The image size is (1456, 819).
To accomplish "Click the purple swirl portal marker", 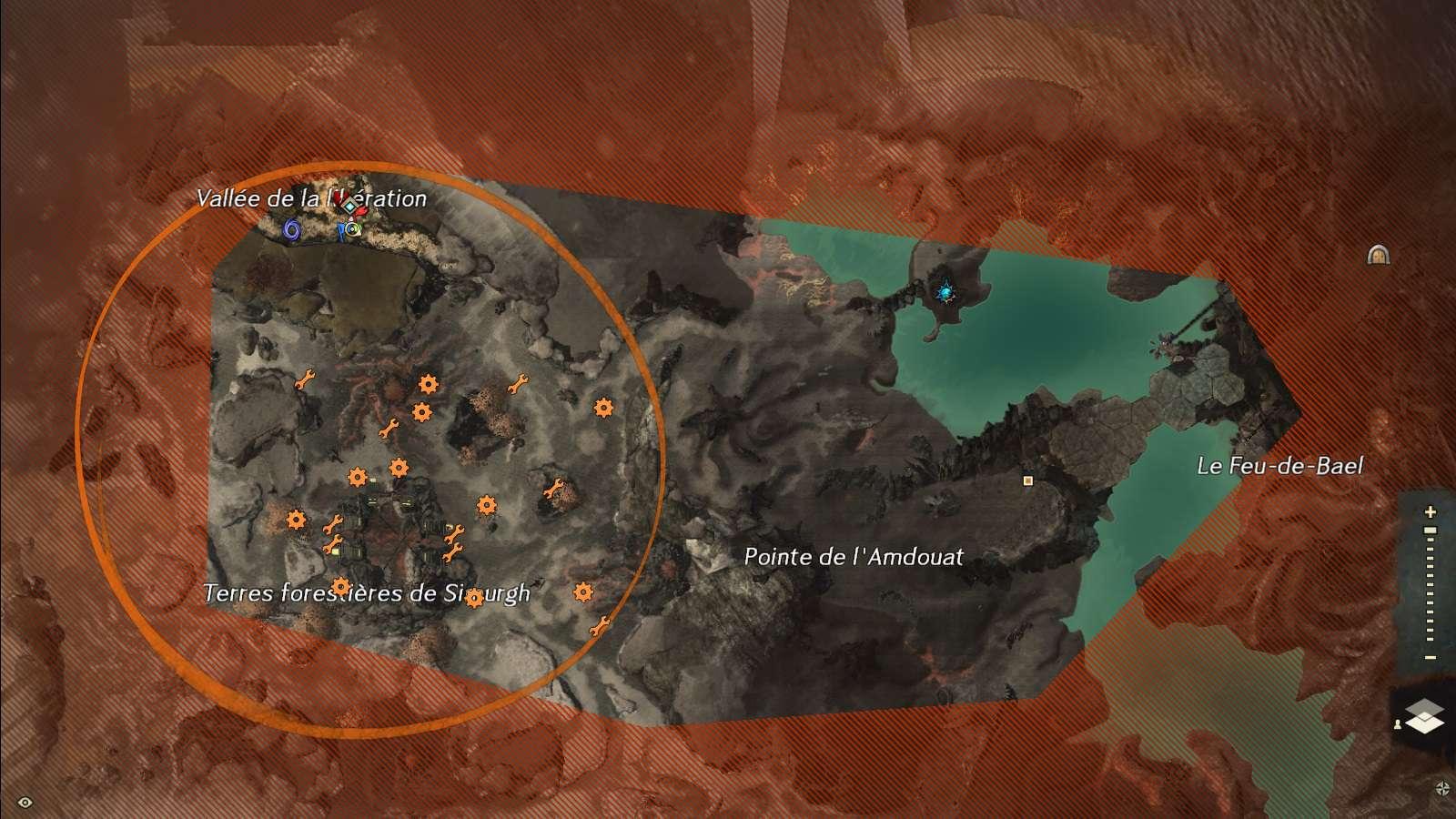I will [291, 230].
